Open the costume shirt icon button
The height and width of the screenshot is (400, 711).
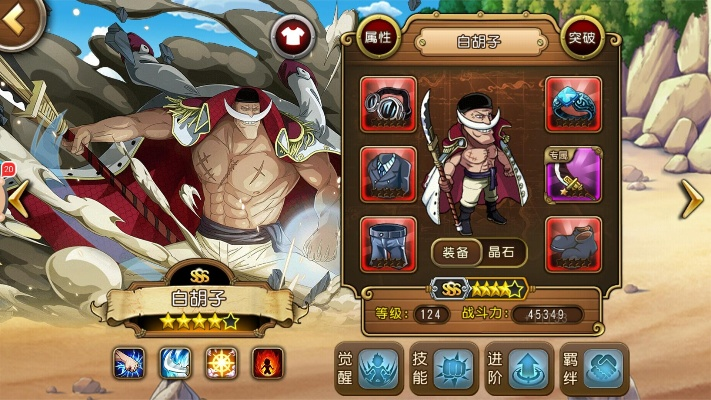click(294, 37)
